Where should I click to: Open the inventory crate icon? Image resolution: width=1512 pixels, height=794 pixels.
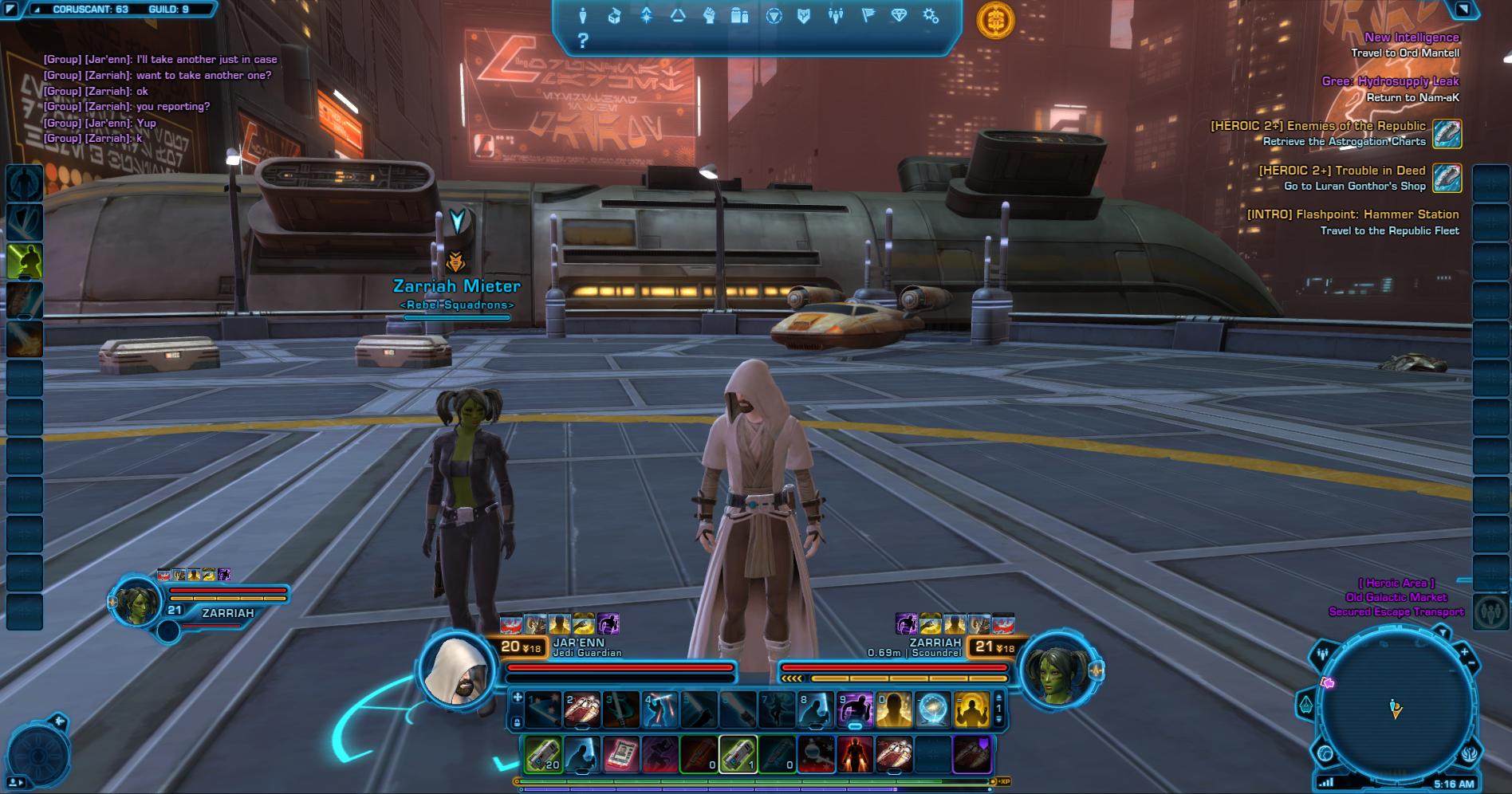point(614,16)
